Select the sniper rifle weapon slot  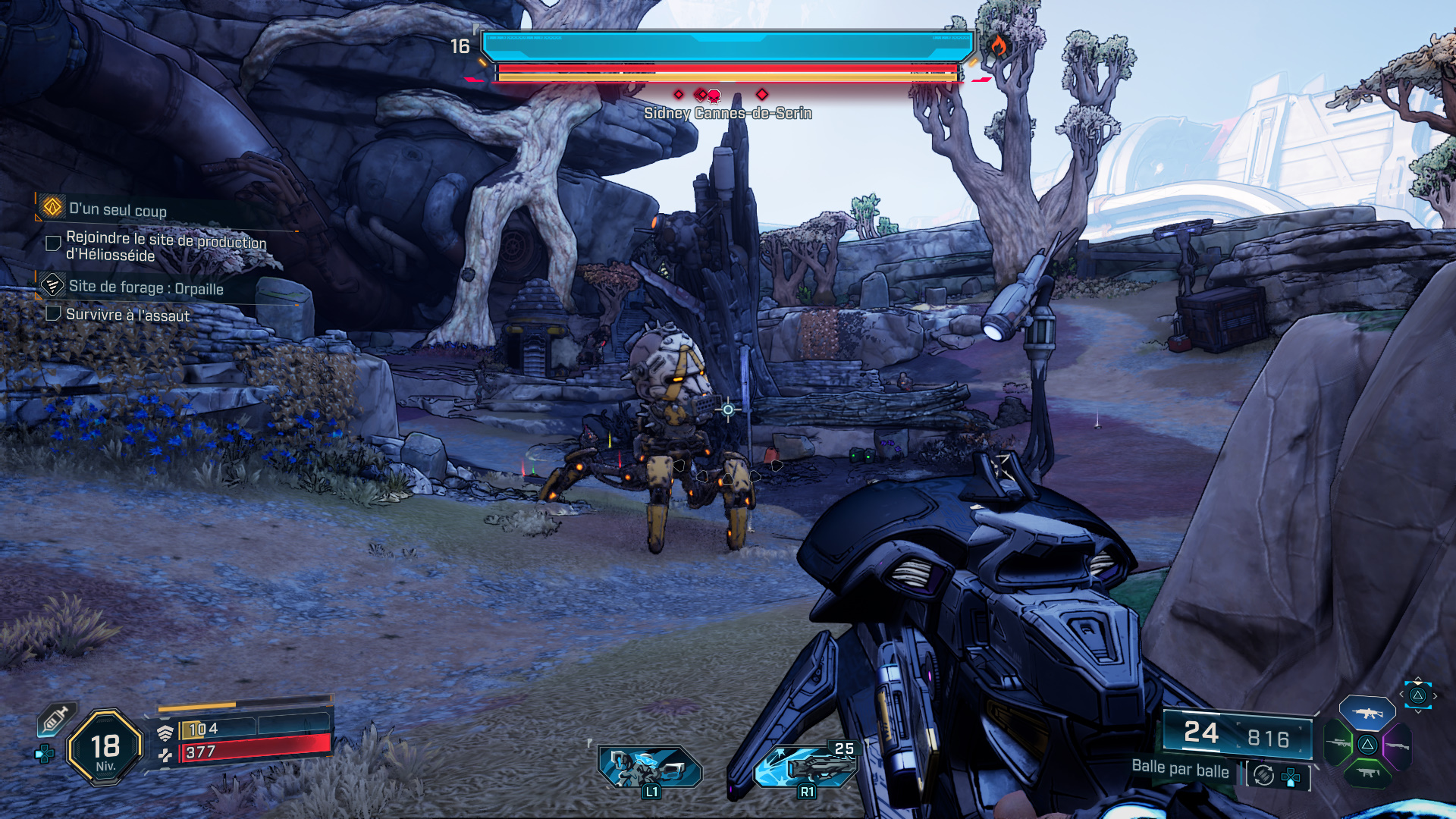[1336, 744]
